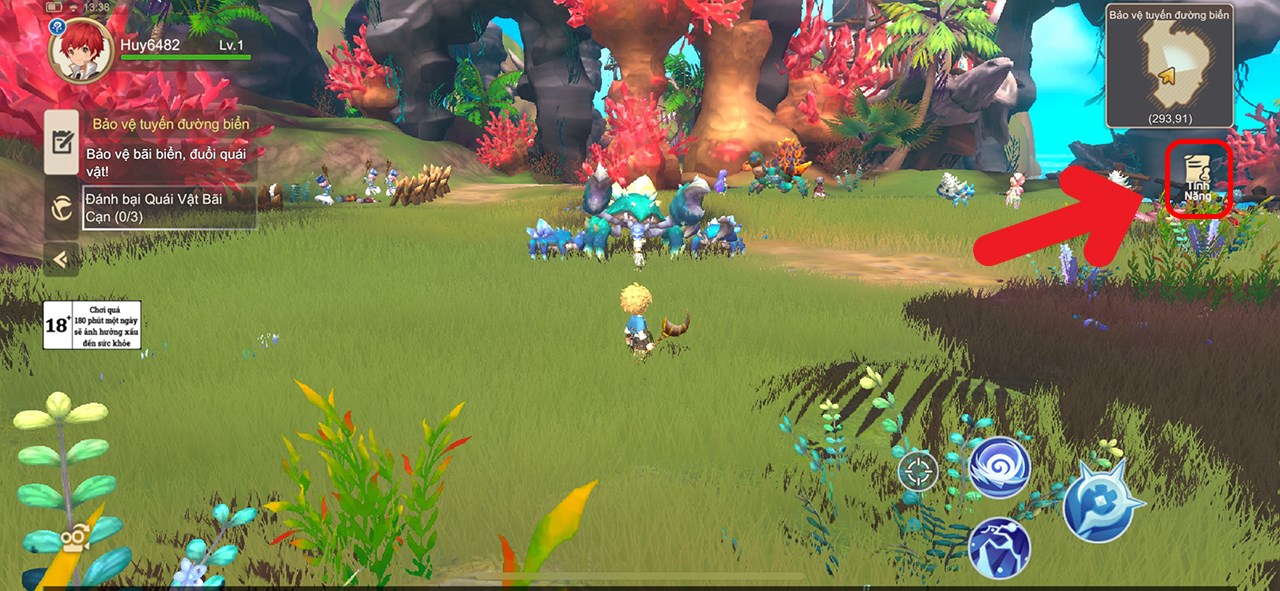The image size is (1280, 591).
Task: Toggle the camera rotation icon
Action: point(72,538)
